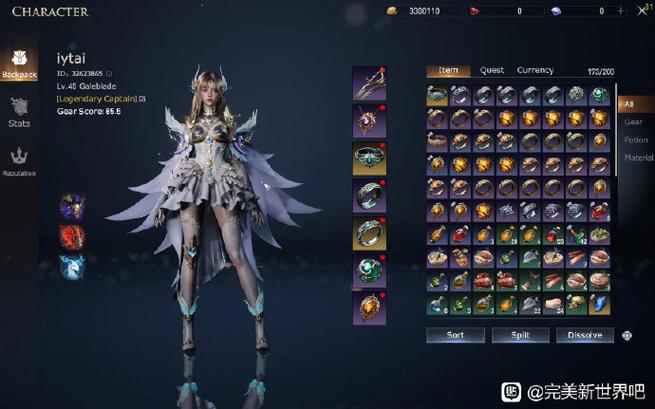
Task: Click the white stag skill icon
Action: click(72, 266)
